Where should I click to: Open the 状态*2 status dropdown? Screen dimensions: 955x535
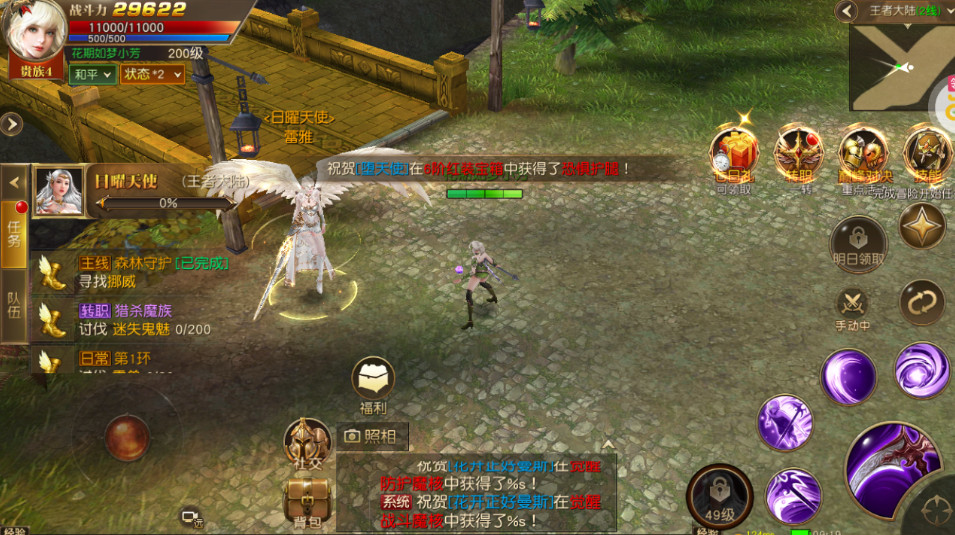tap(152, 74)
